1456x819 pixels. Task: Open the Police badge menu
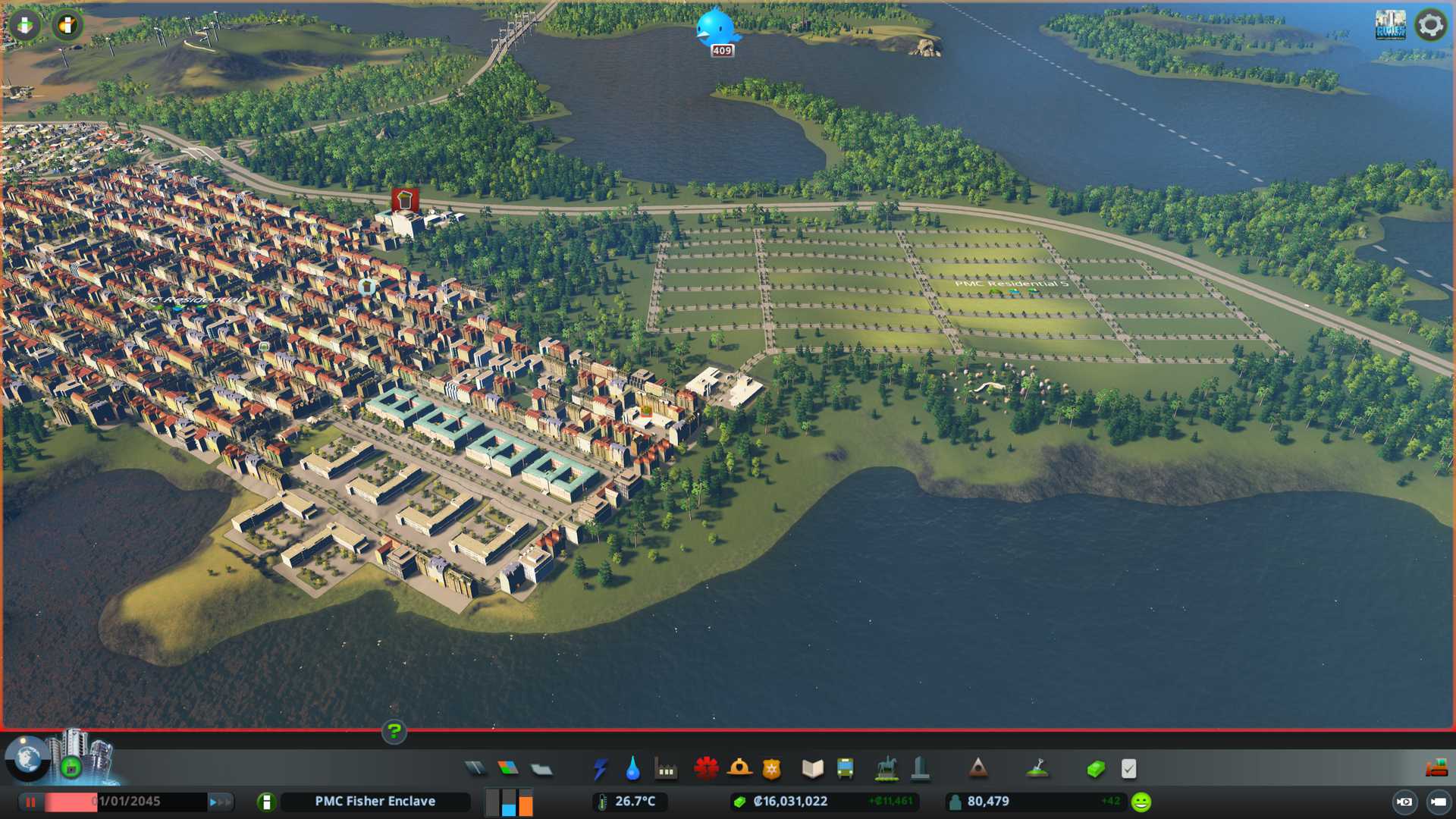pos(771,769)
